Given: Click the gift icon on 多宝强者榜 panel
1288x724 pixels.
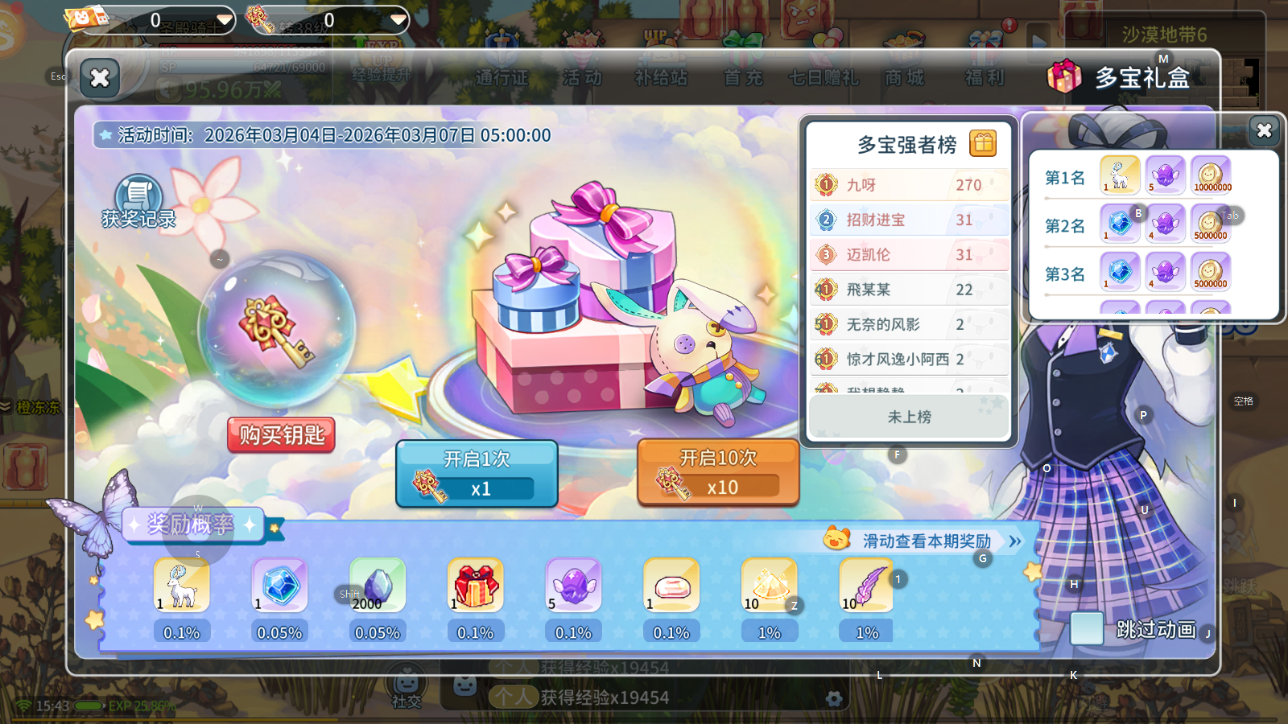Looking at the screenshot, I should (x=983, y=144).
